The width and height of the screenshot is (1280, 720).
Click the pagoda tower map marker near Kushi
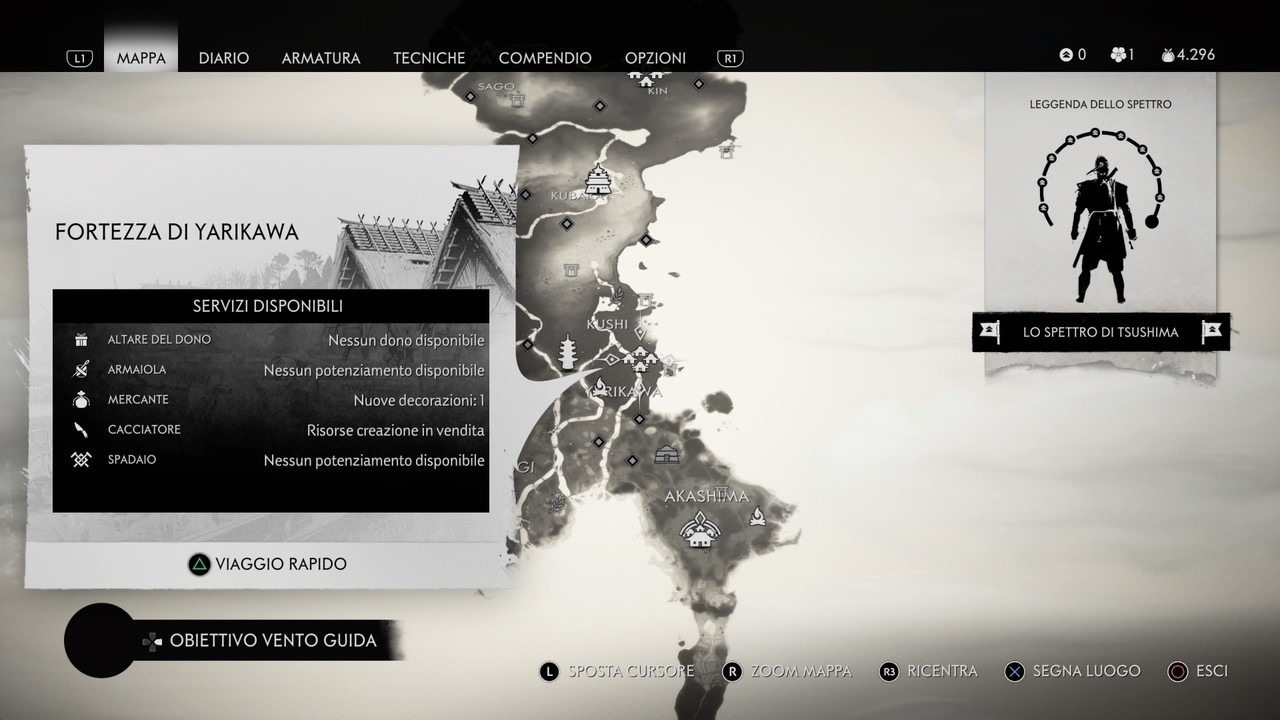(569, 353)
